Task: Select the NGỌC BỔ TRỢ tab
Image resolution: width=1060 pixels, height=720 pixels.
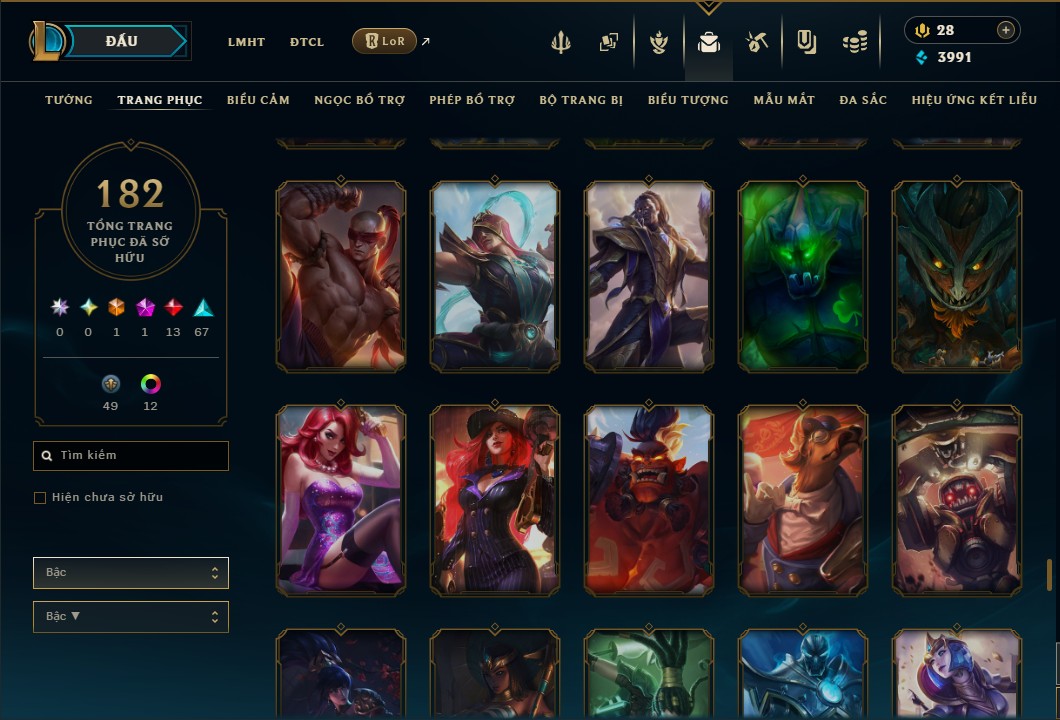Action: point(359,100)
